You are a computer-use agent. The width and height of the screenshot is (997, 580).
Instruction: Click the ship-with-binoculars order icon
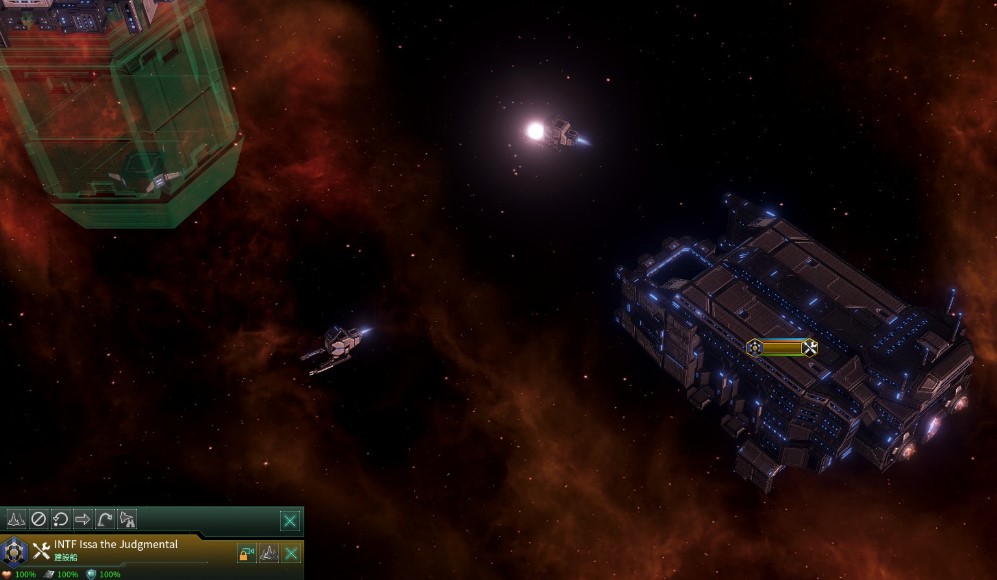[x=127, y=519]
